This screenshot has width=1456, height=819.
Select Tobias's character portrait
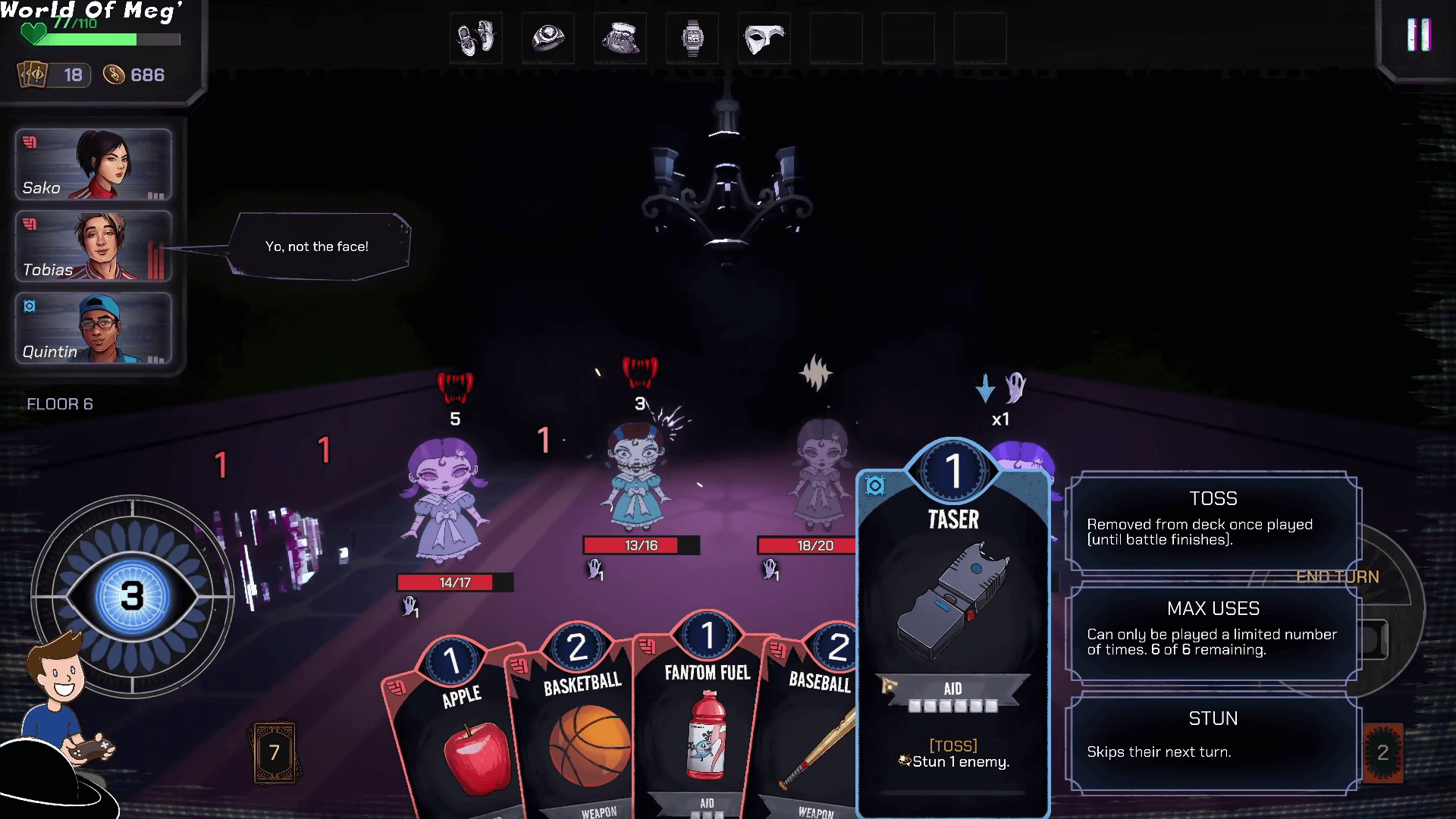[93, 246]
